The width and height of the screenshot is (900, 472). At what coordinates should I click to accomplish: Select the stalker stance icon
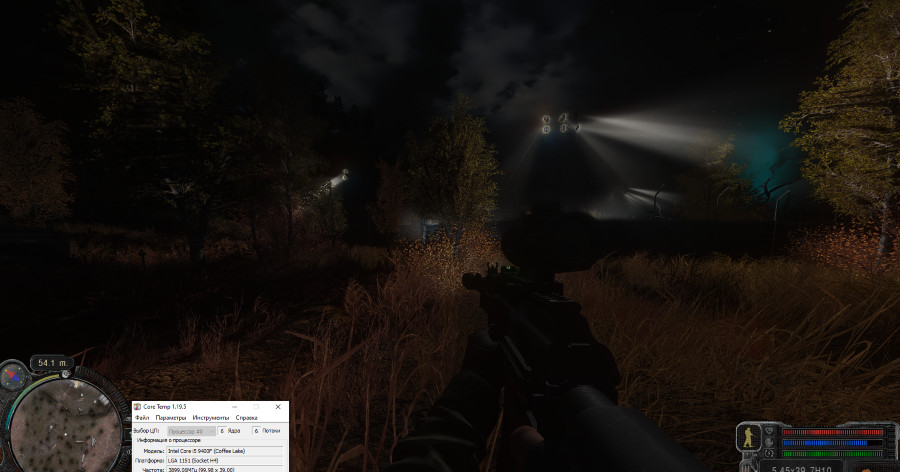coord(746,437)
